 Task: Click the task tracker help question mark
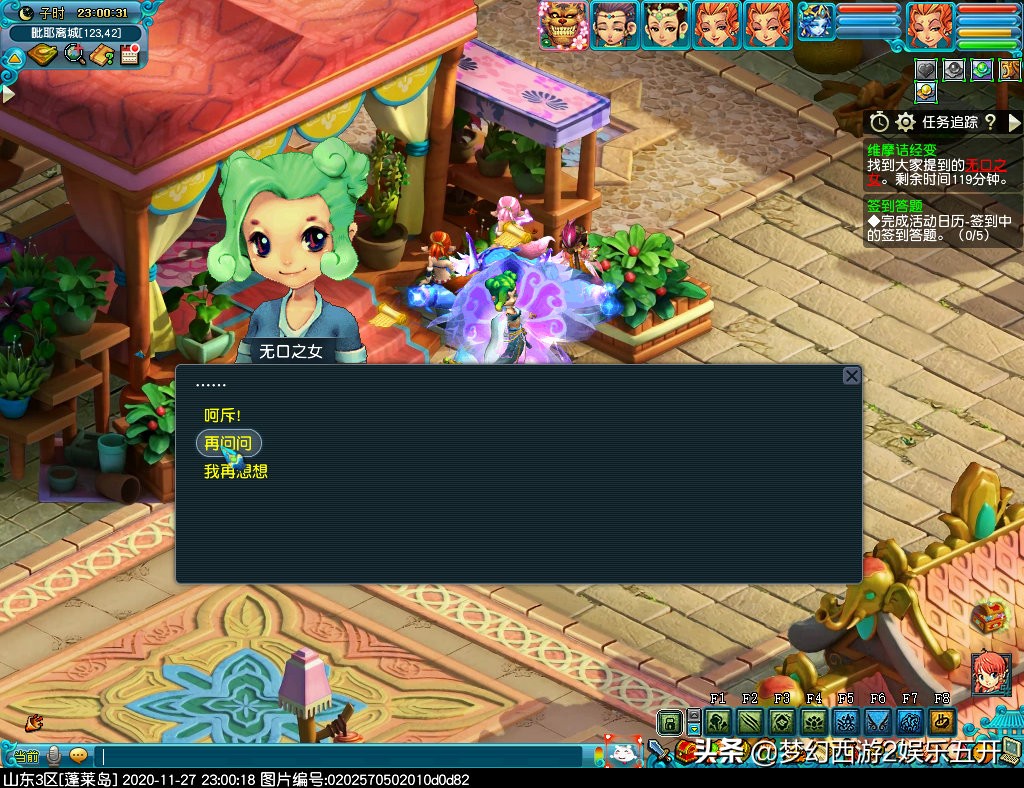(990, 122)
